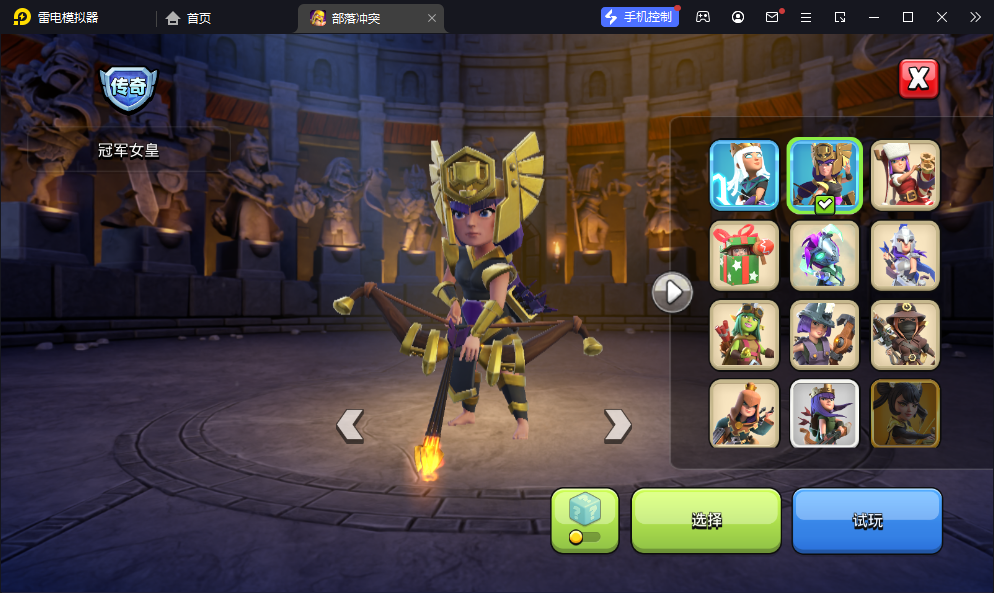Select the default purple-haired archer queen skin
Screen dimensions: 994x593
(824, 413)
